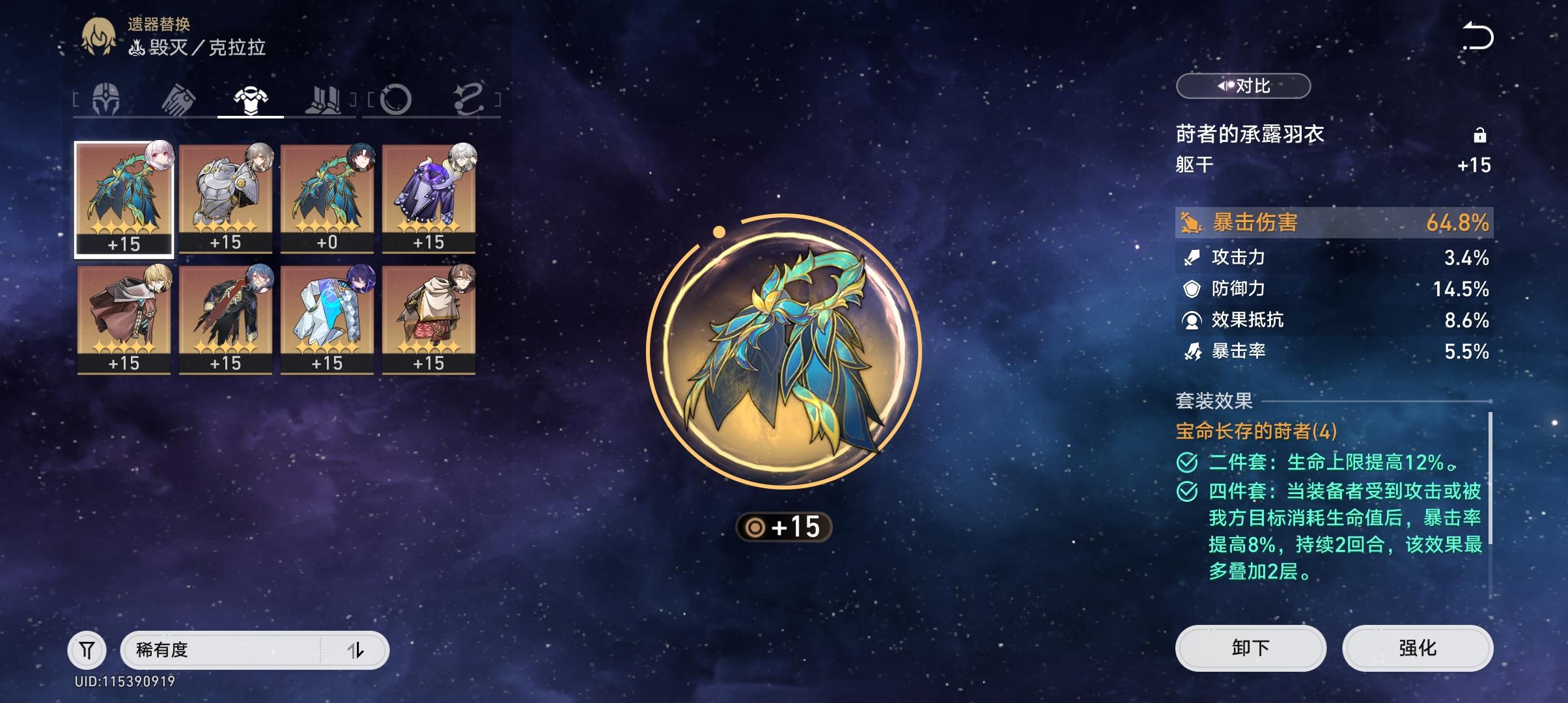Screen dimensions: 1568x703
Task: Switch to the boots slot tab
Action: (323, 101)
